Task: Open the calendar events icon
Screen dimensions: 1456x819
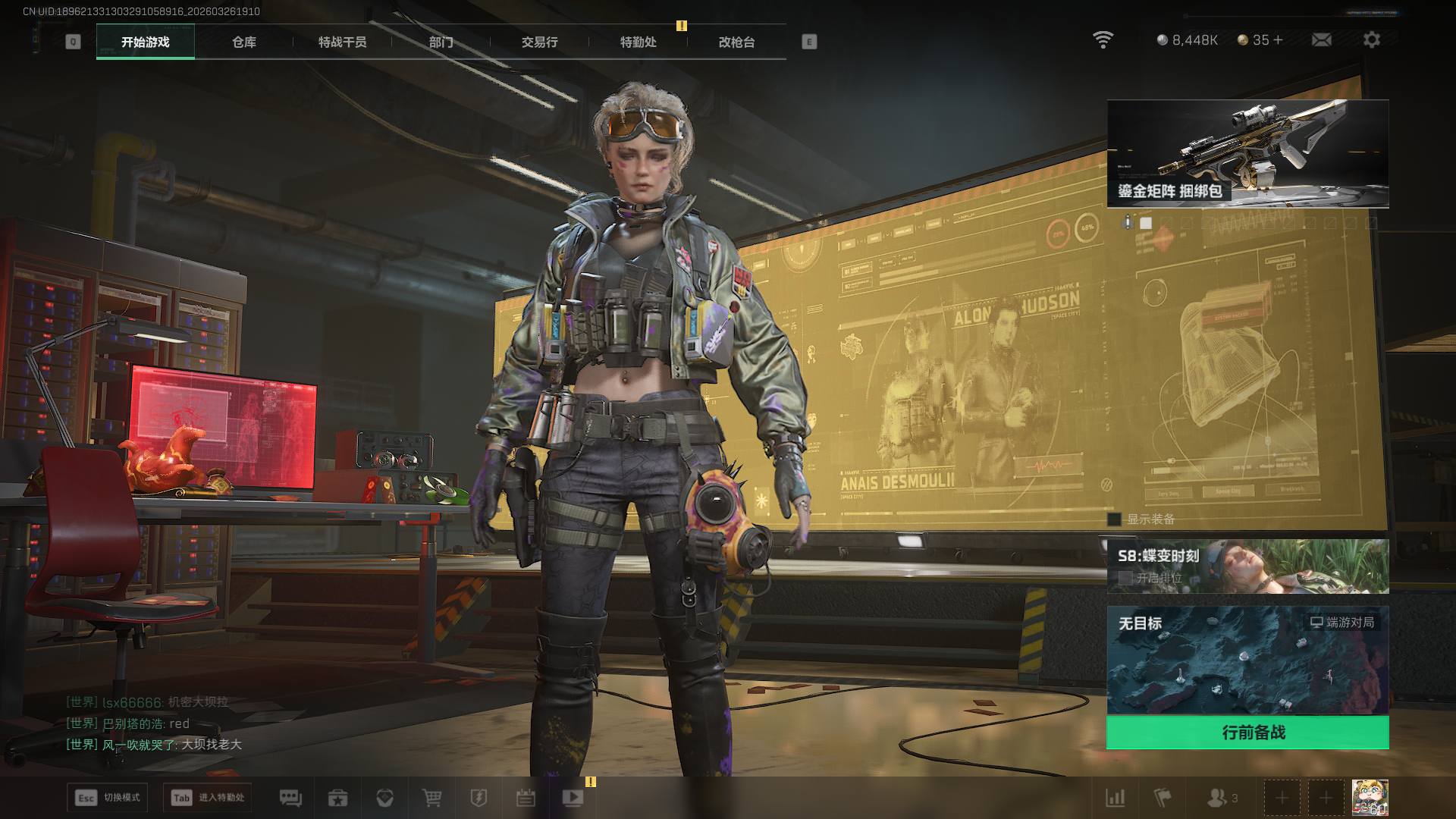Action: (526, 798)
